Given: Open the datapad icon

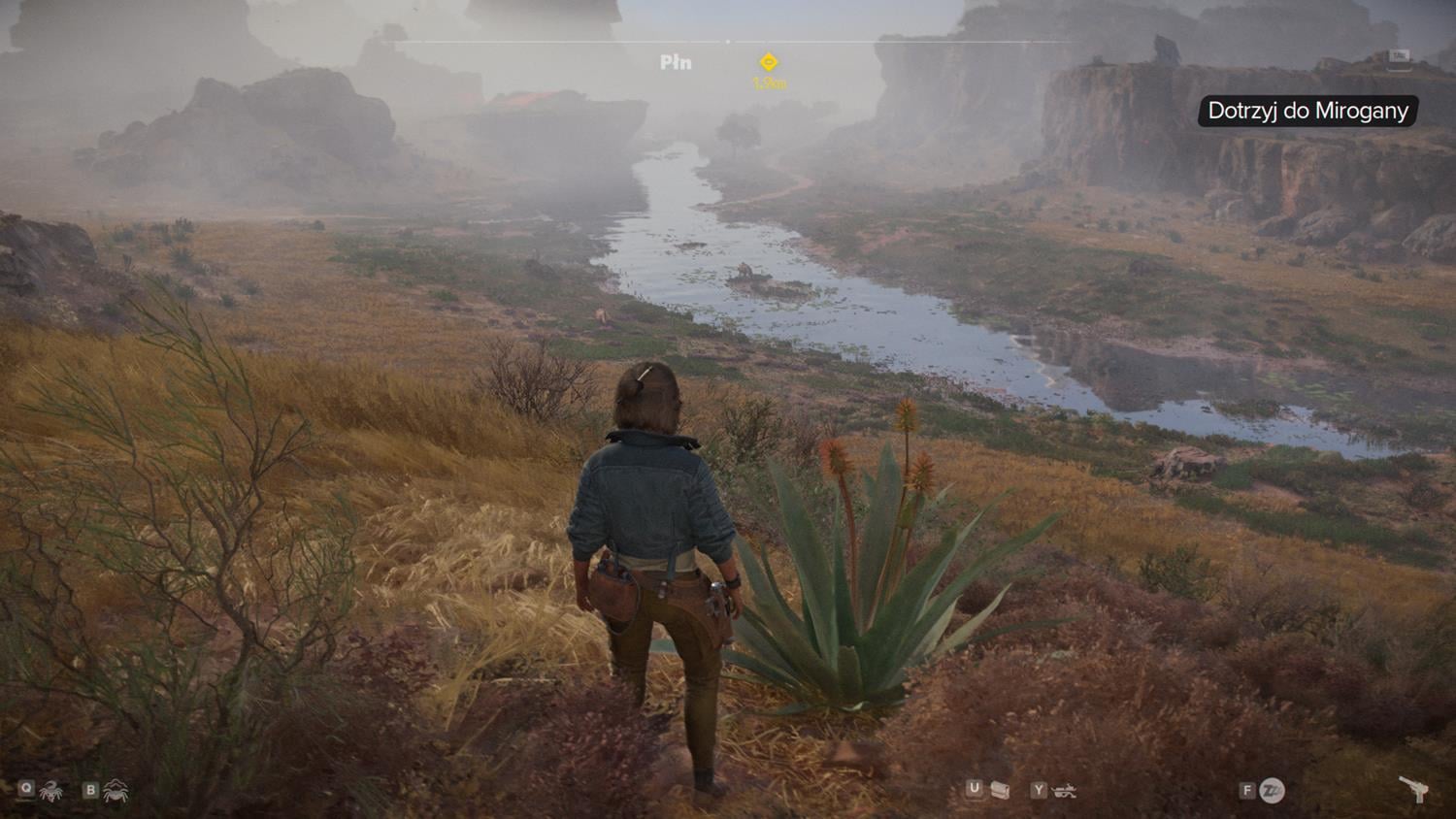Looking at the screenshot, I should (x=1000, y=791).
